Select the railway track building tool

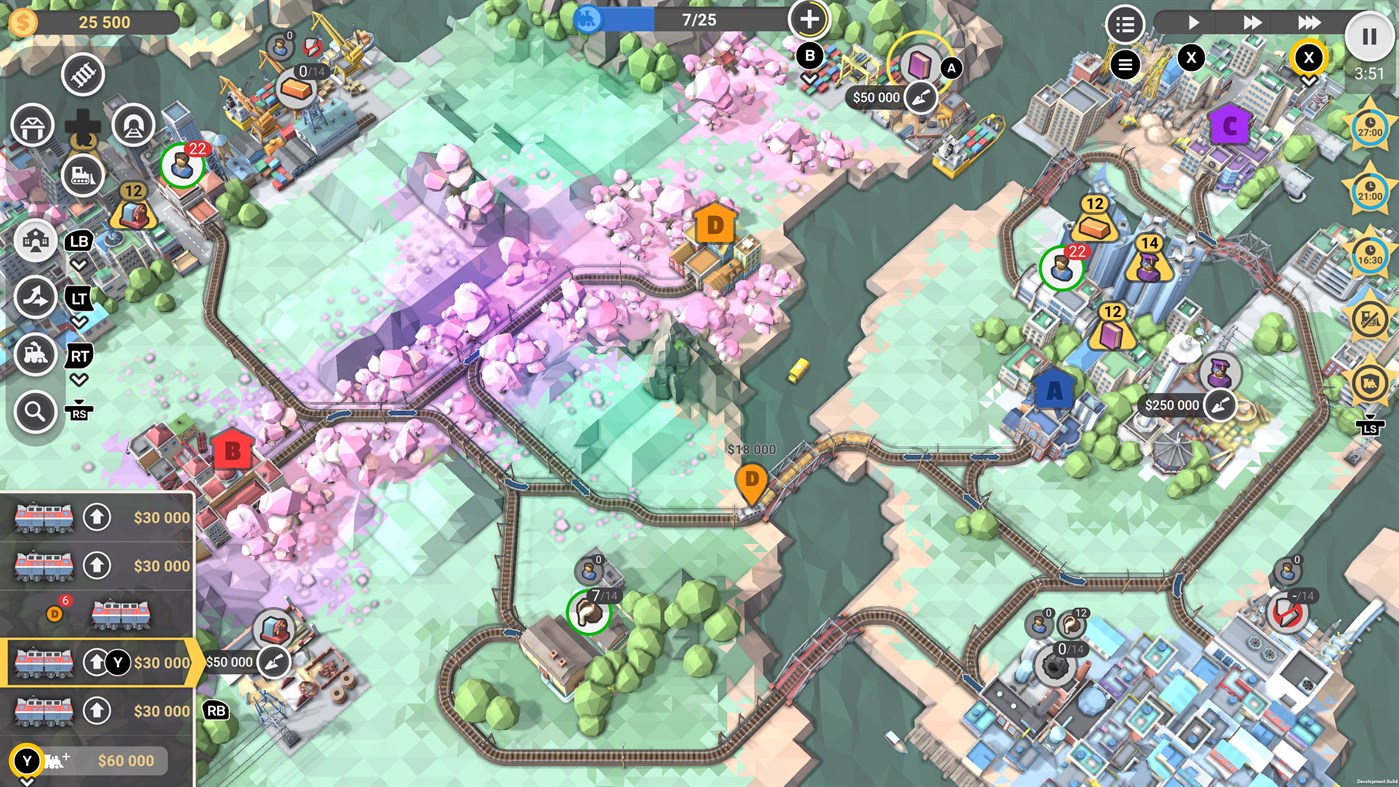tap(82, 74)
